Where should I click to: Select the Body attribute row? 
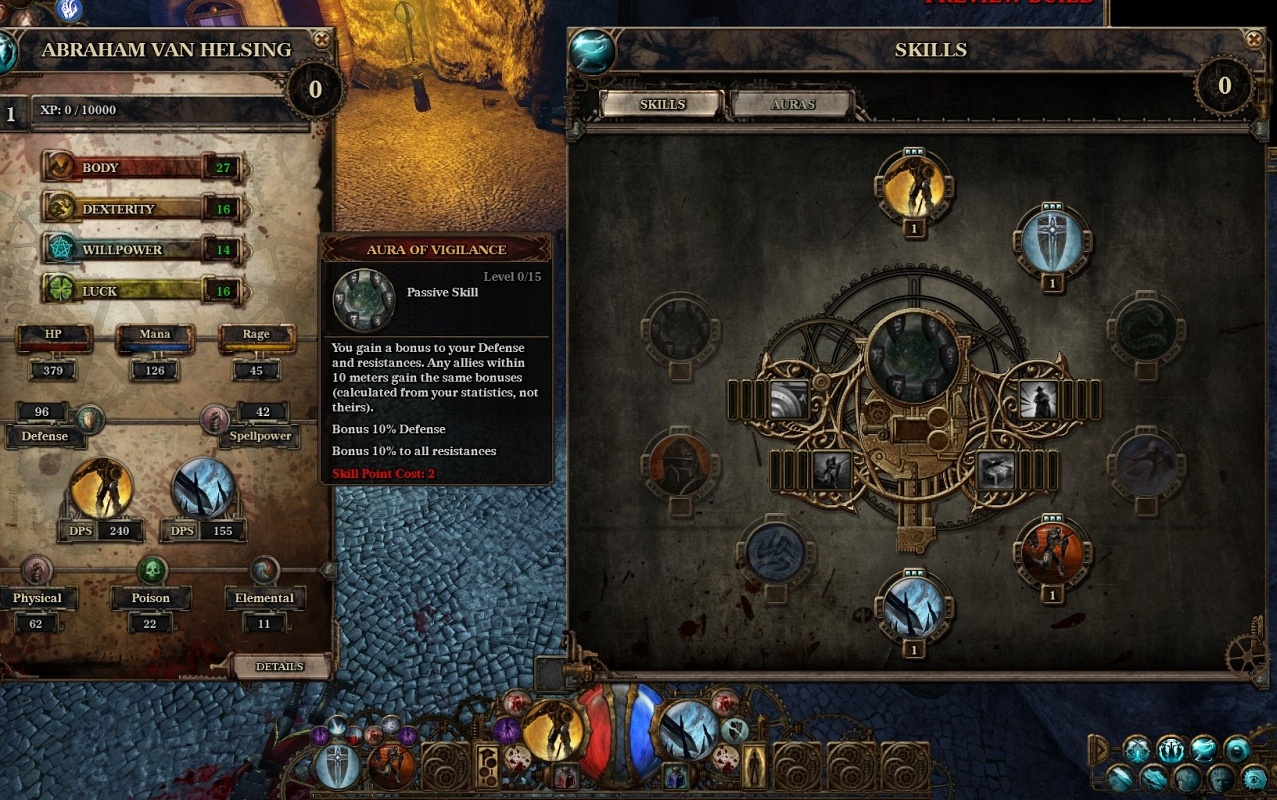point(140,167)
